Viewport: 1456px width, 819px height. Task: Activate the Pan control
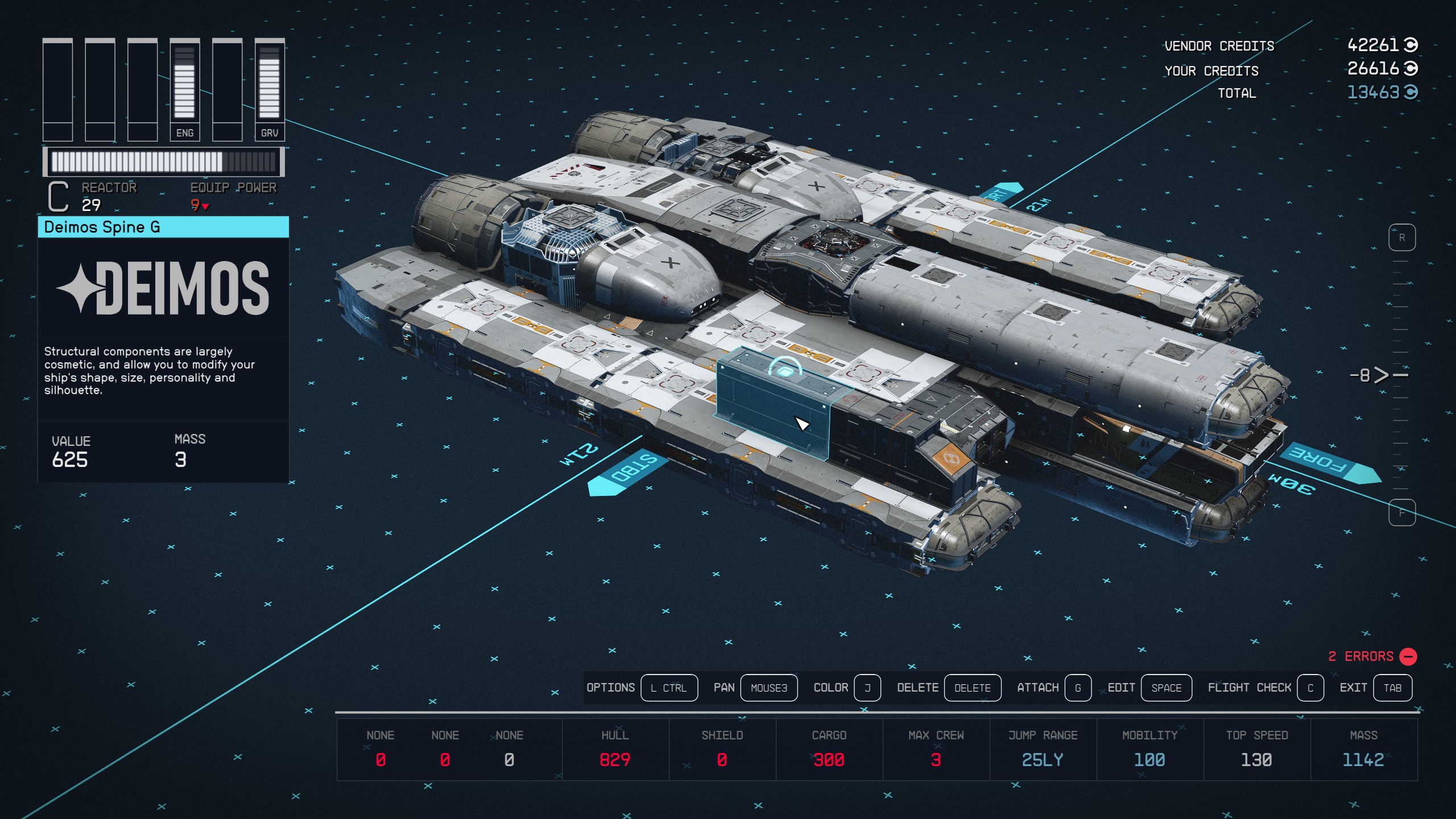[768, 688]
